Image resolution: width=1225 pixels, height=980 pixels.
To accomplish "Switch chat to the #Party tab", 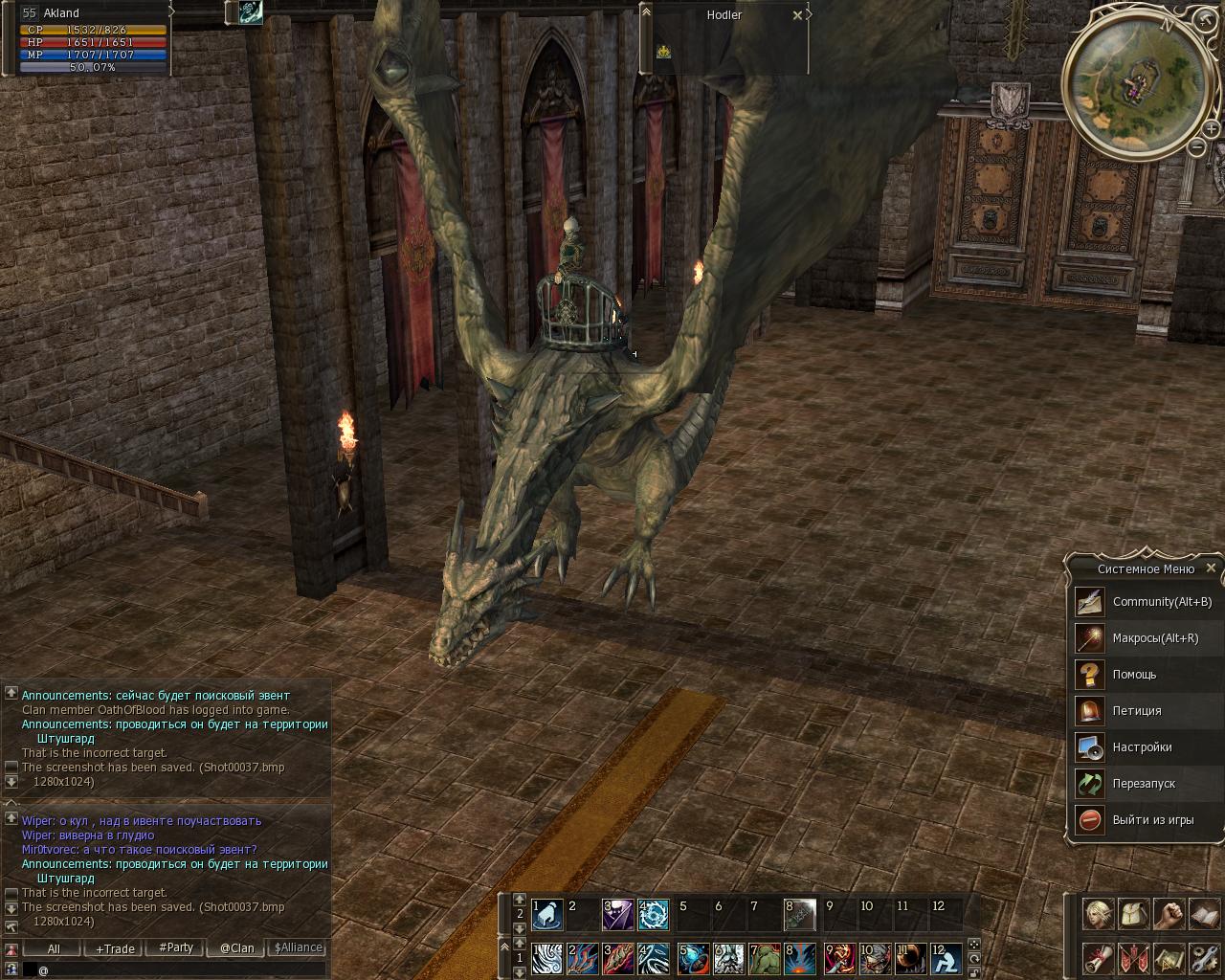I will pyautogui.click(x=176, y=947).
